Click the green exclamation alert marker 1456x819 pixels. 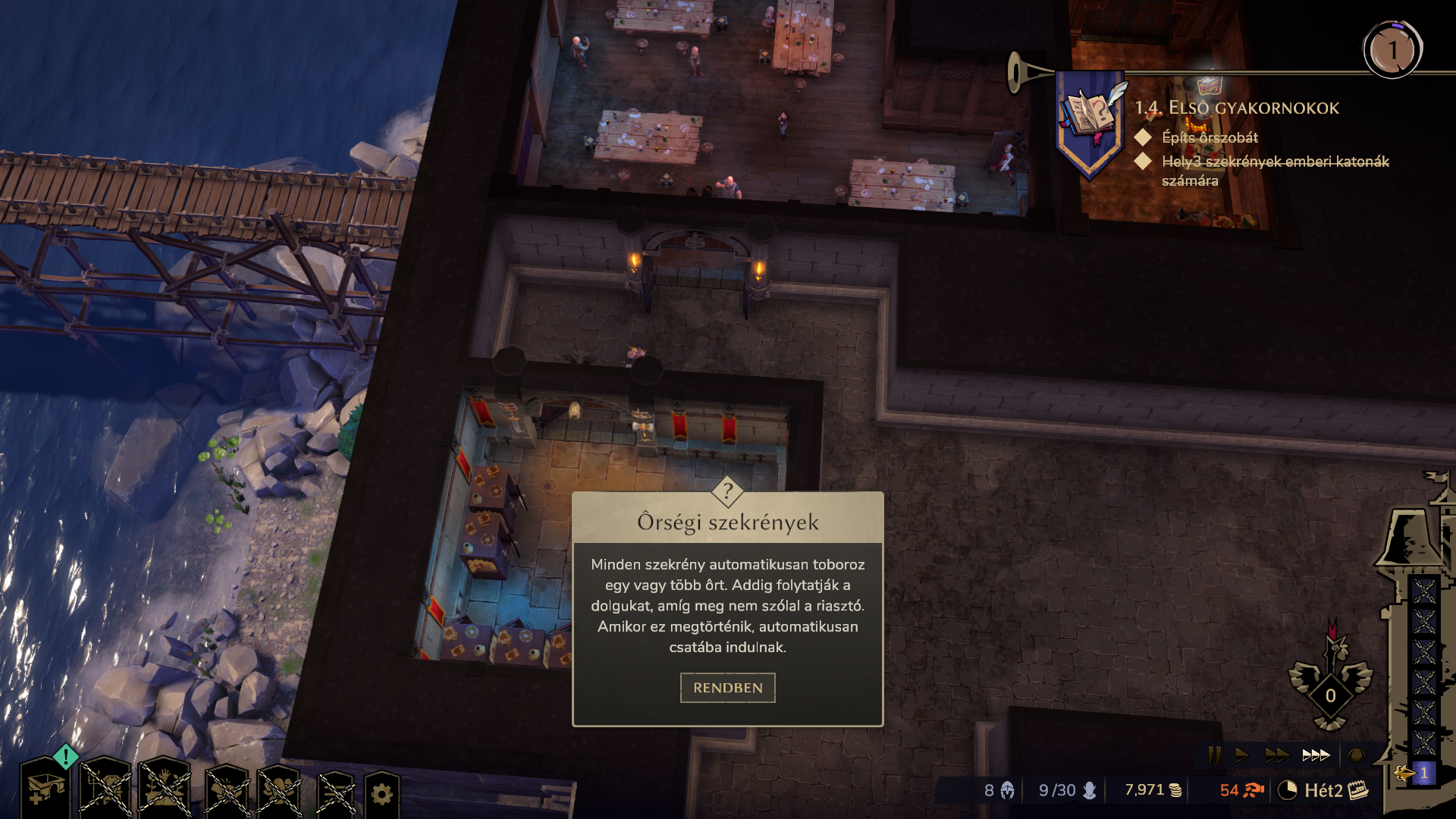tap(66, 756)
